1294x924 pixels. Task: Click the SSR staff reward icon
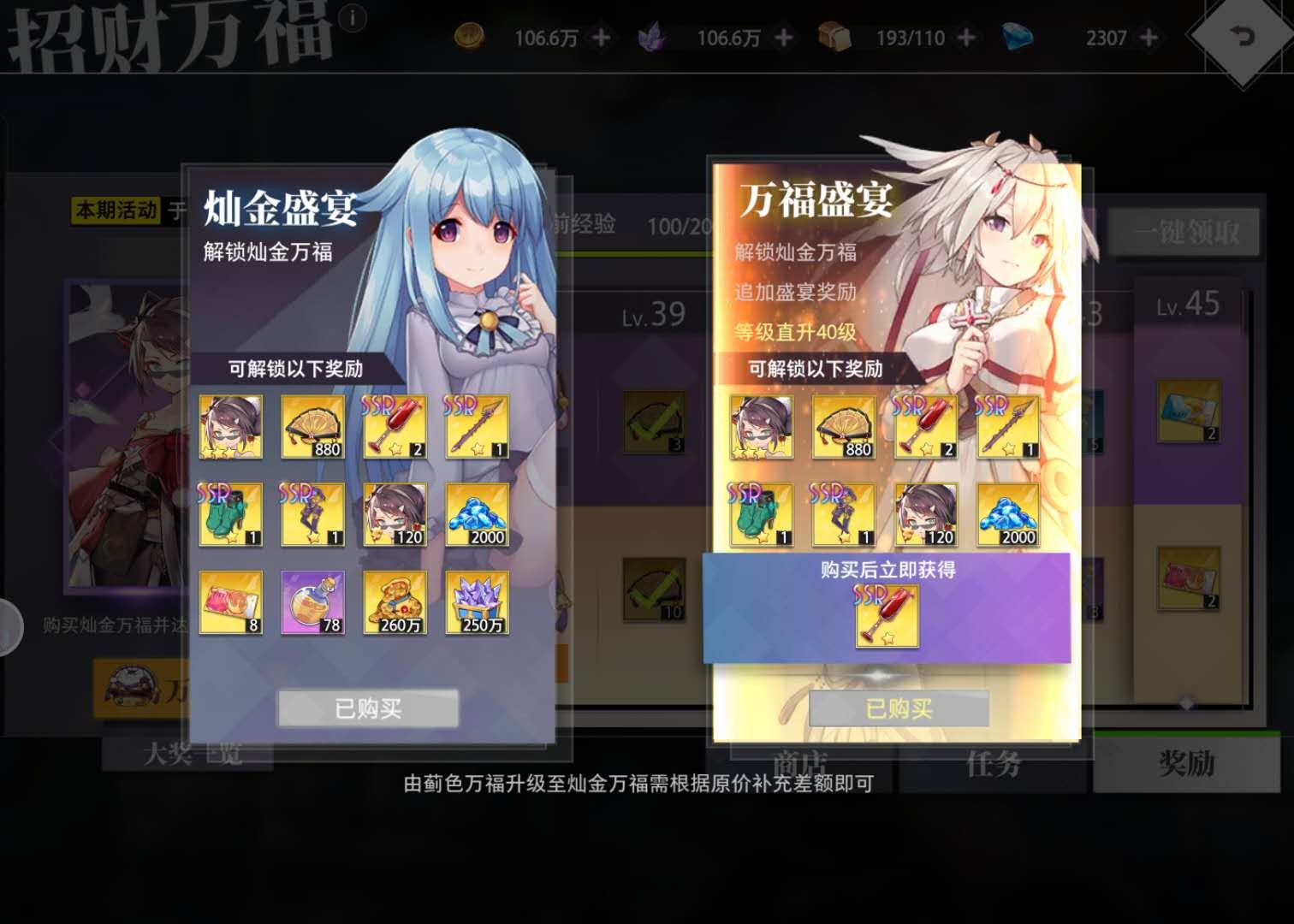(477, 425)
